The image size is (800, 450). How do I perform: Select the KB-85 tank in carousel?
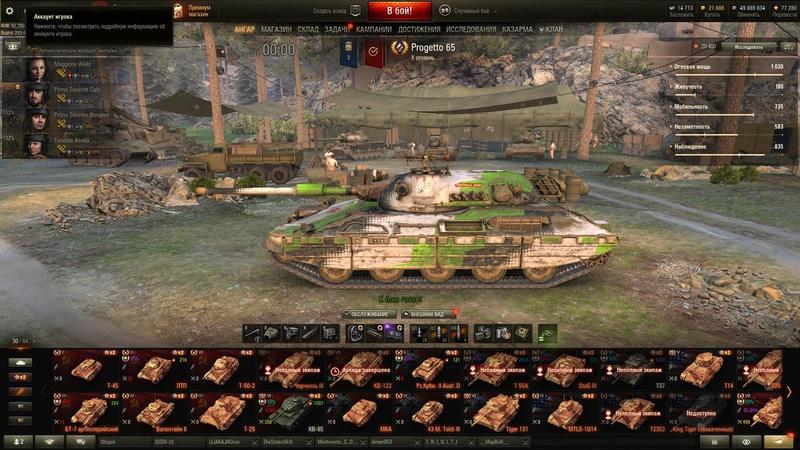pyautogui.click(x=289, y=412)
